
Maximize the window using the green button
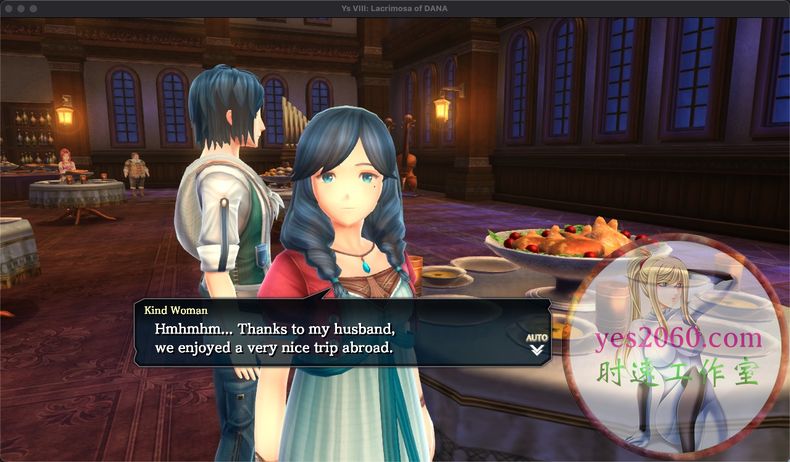tap(33, 8)
